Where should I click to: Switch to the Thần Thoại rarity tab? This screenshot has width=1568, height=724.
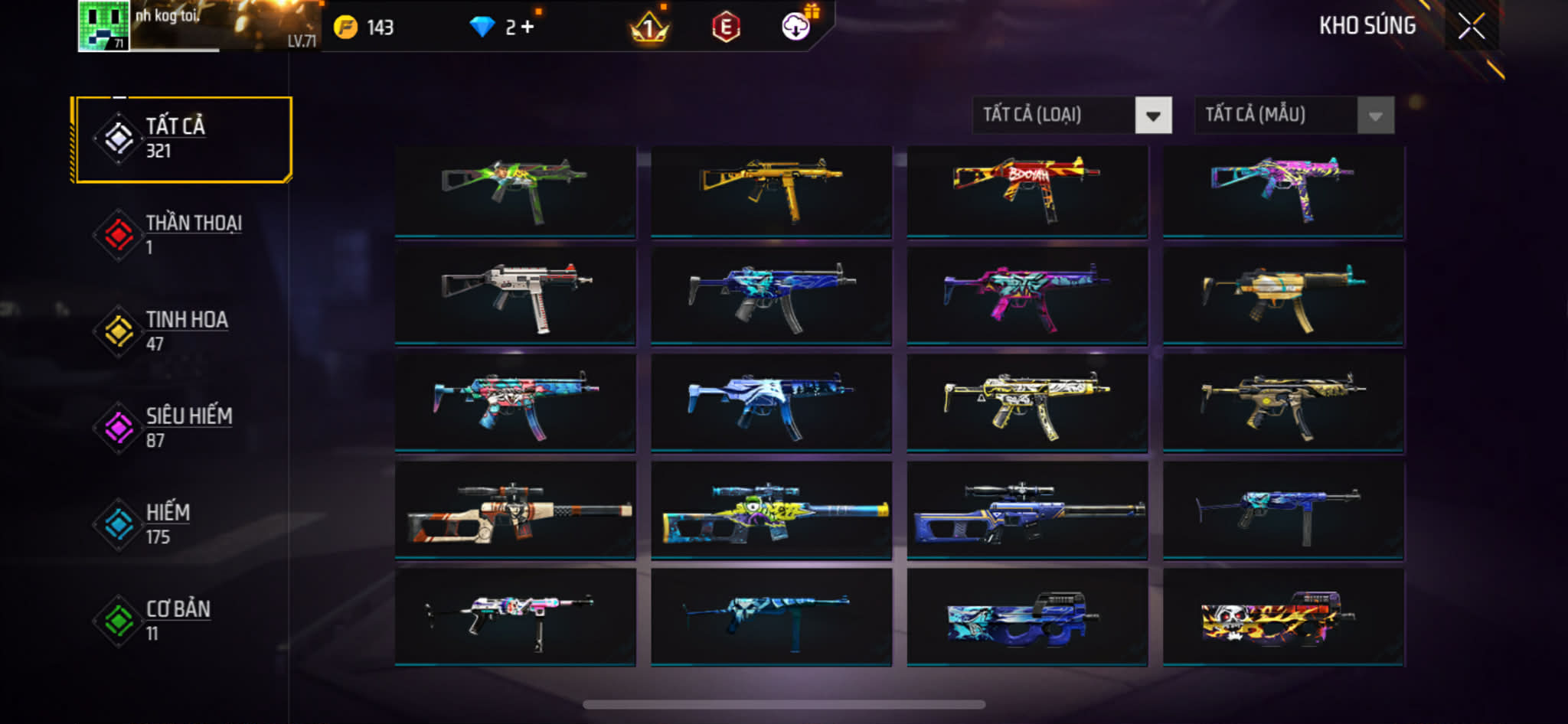pos(183,235)
